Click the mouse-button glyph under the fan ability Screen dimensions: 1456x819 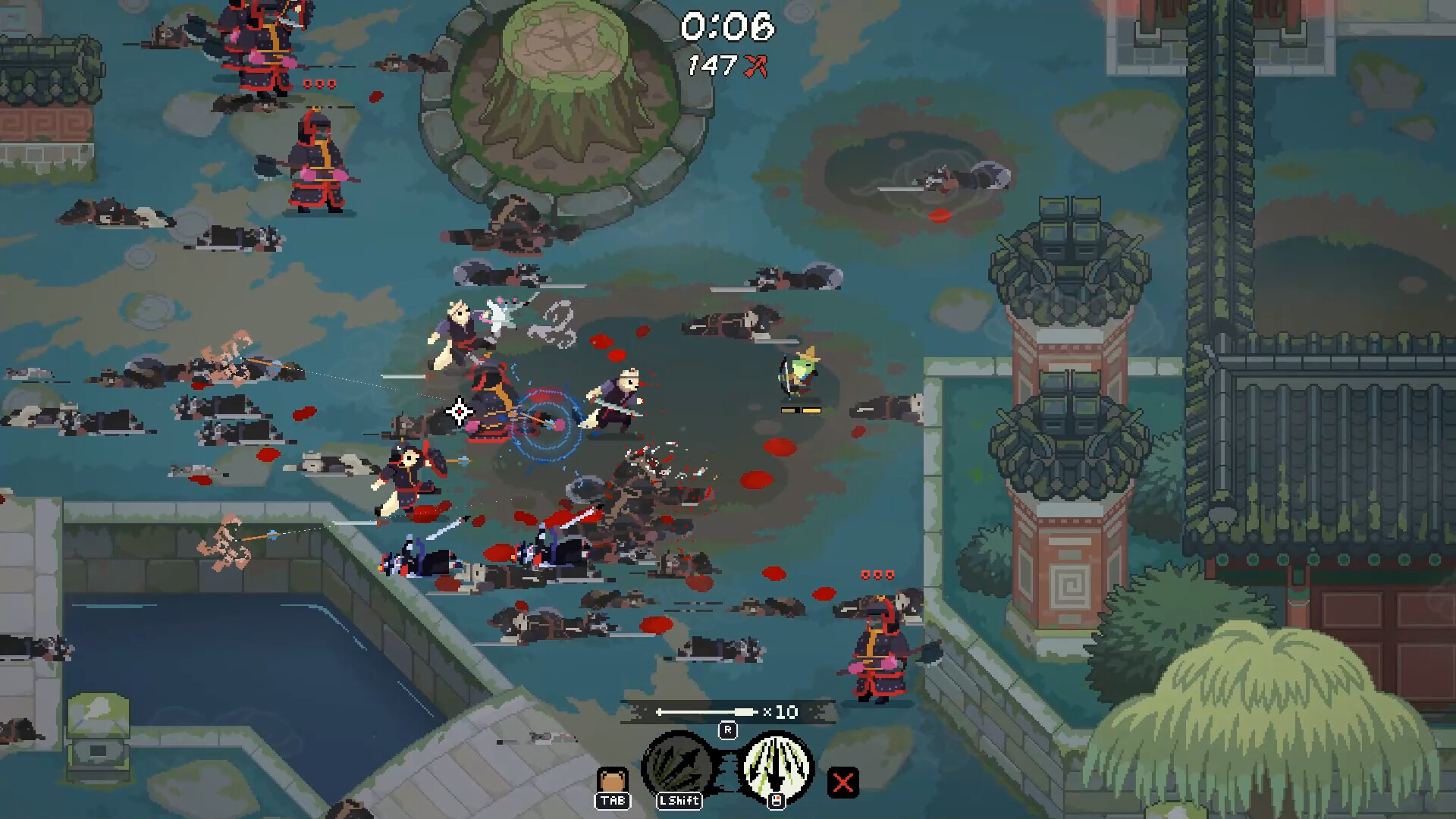click(x=777, y=800)
